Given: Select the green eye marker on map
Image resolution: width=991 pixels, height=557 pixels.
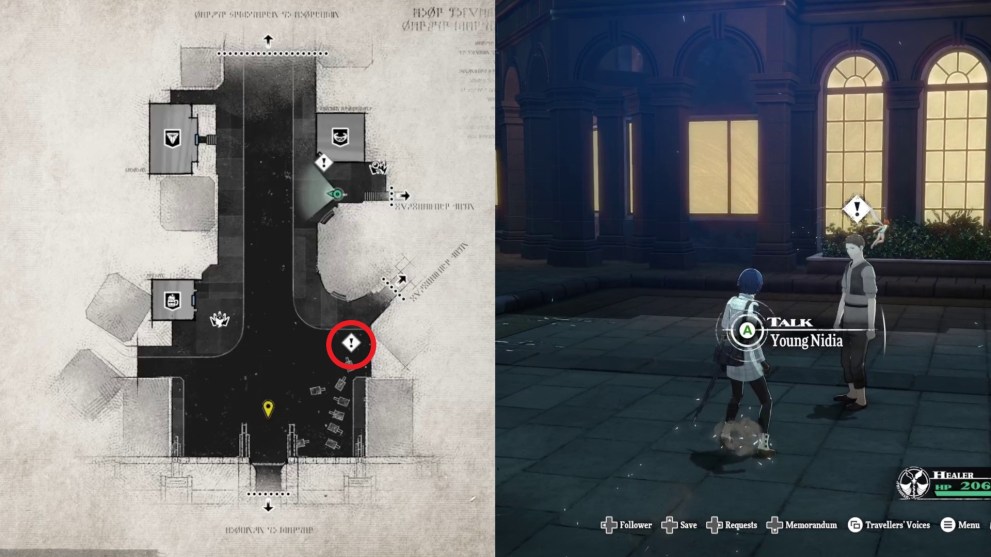Looking at the screenshot, I should coord(337,194).
